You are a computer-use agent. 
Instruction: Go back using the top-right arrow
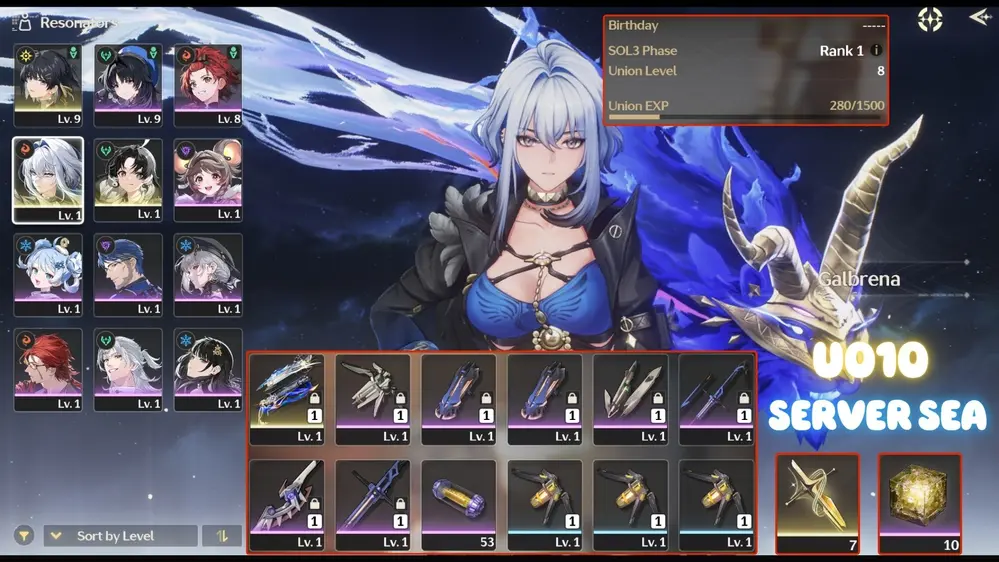tap(978, 18)
